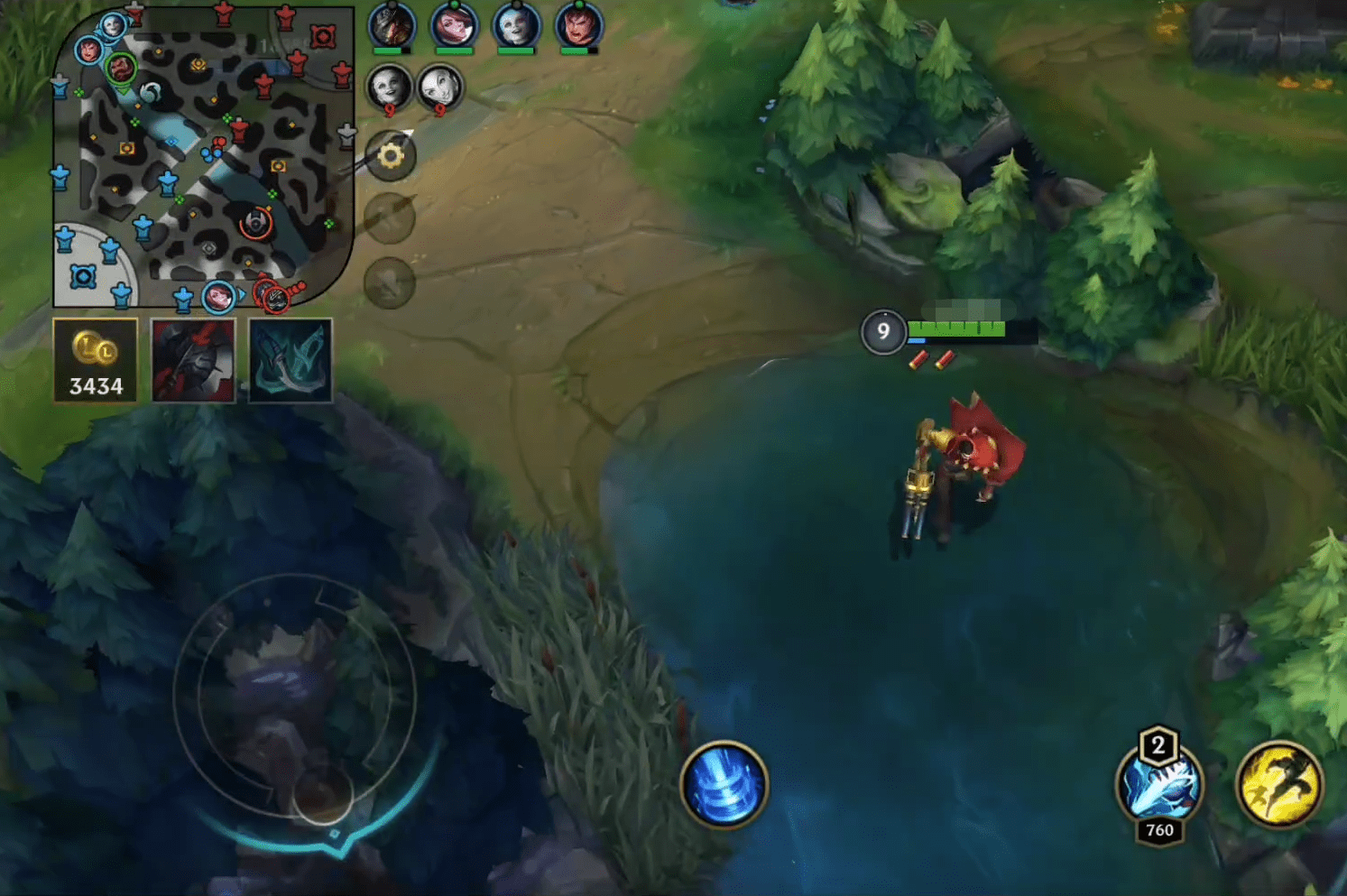Select the blue-haired ally portrait at top

tap(514, 28)
